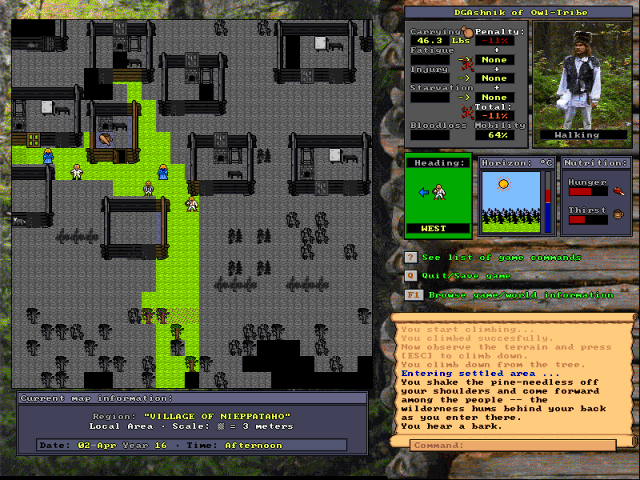Click the Heading compass panel
Viewport: 640px width, 480px height.
click(x=438, y=196)
